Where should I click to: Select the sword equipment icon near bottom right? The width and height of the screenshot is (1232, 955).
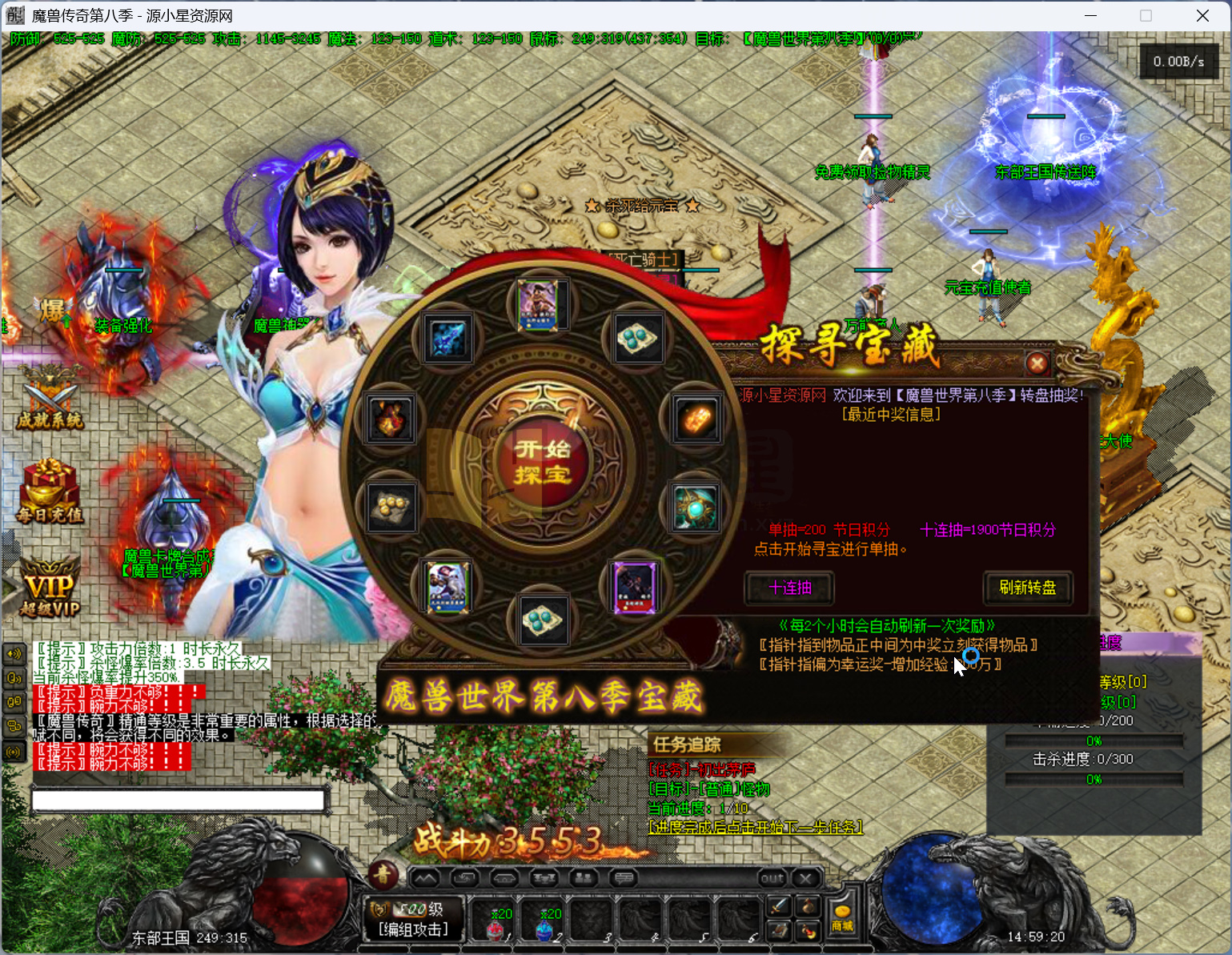[777, 906]
